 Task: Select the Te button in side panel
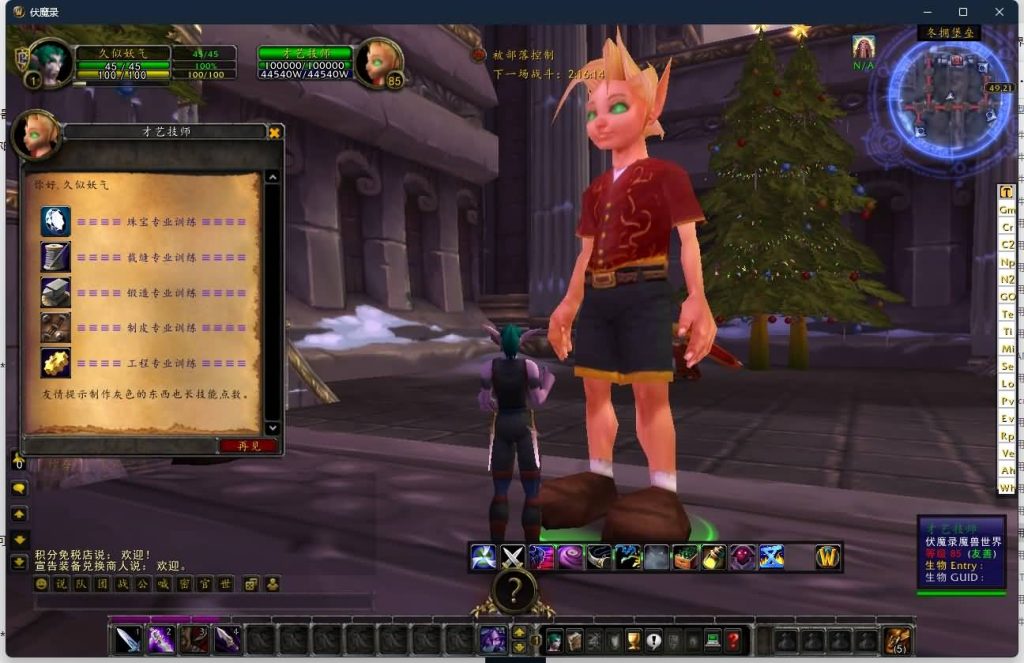click(1007, 314)
